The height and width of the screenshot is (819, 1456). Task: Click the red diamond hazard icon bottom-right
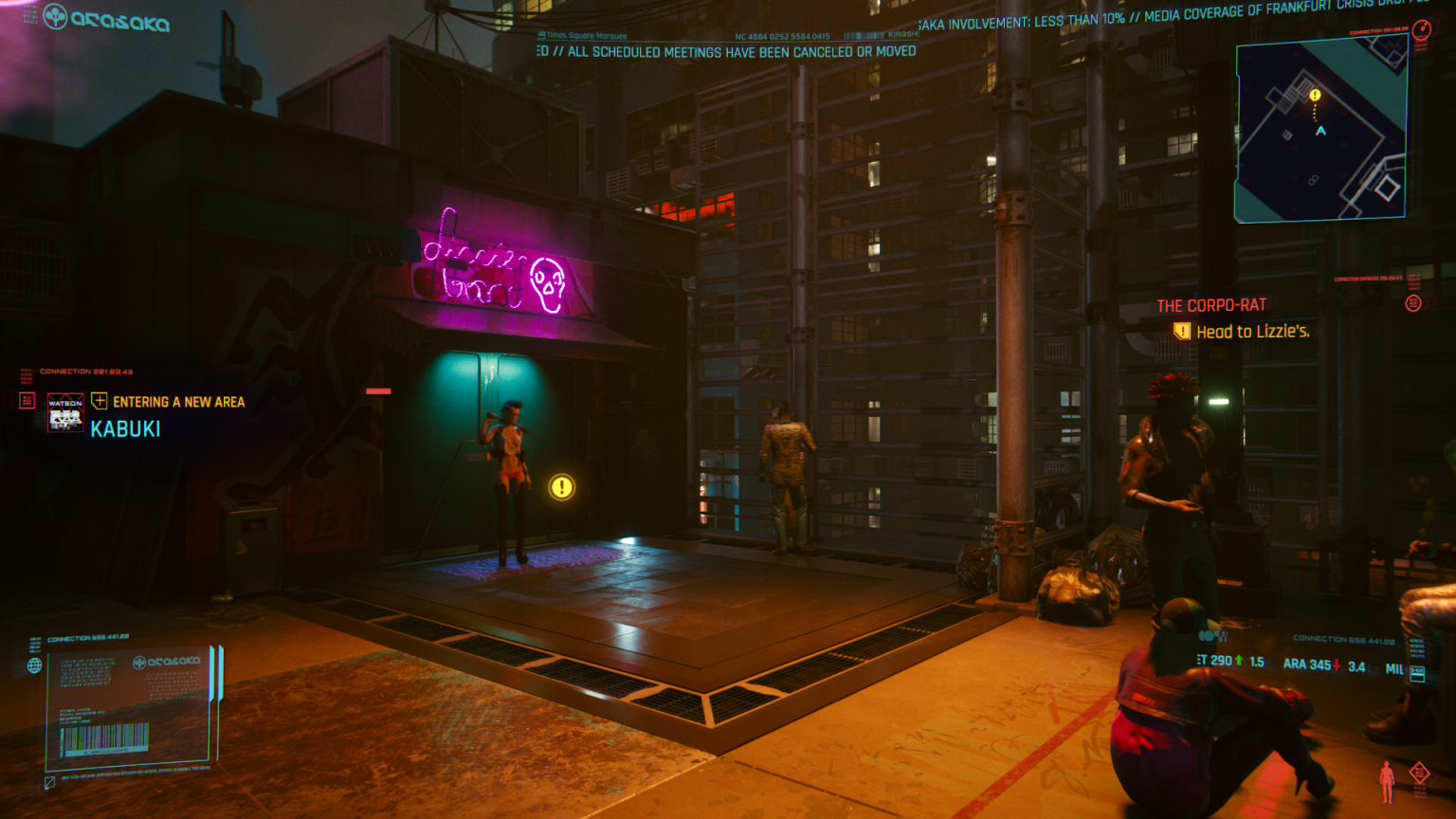pyautogui.click(x=1419, y=773)
